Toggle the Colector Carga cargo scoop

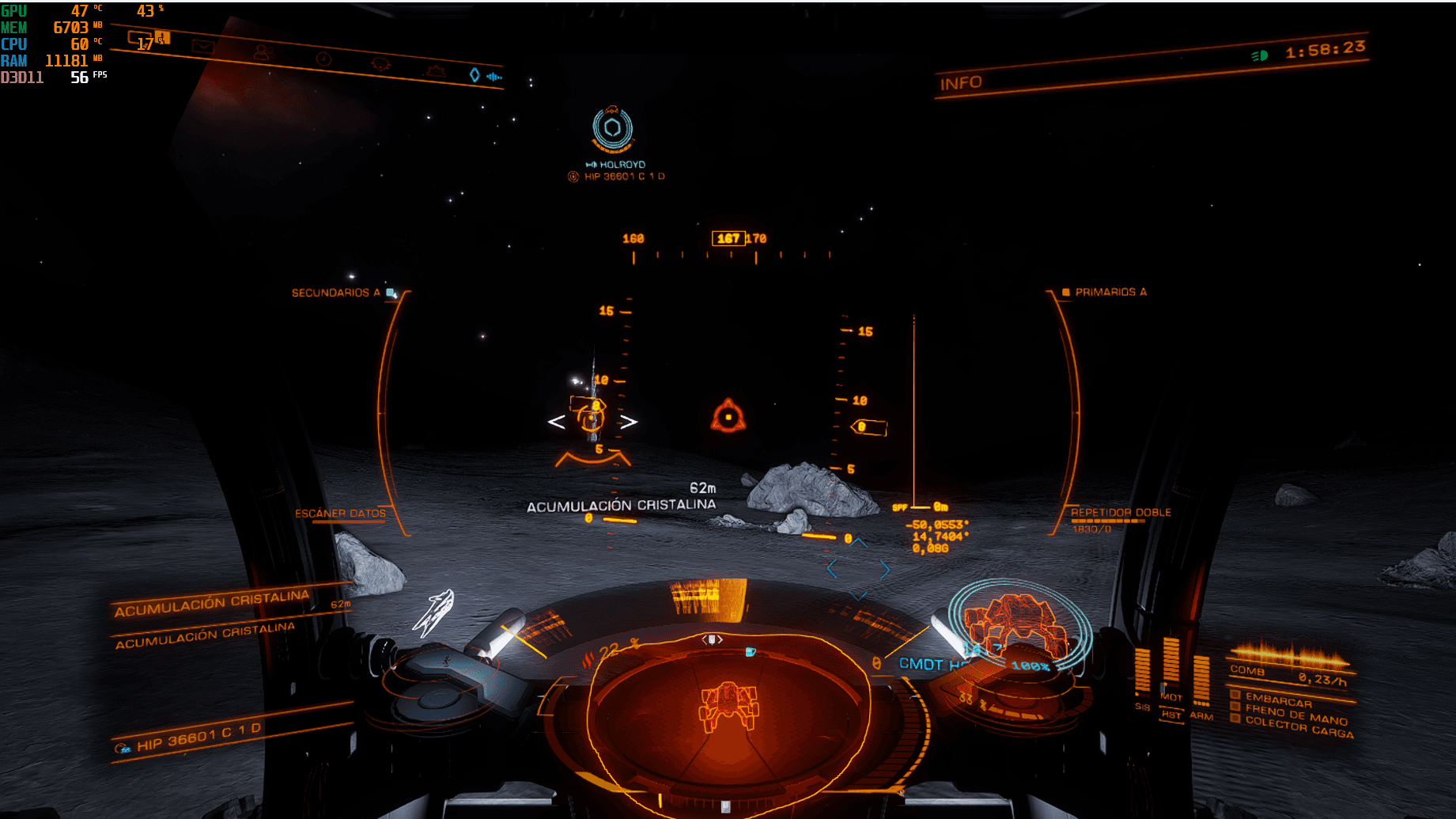point(1299,727)
